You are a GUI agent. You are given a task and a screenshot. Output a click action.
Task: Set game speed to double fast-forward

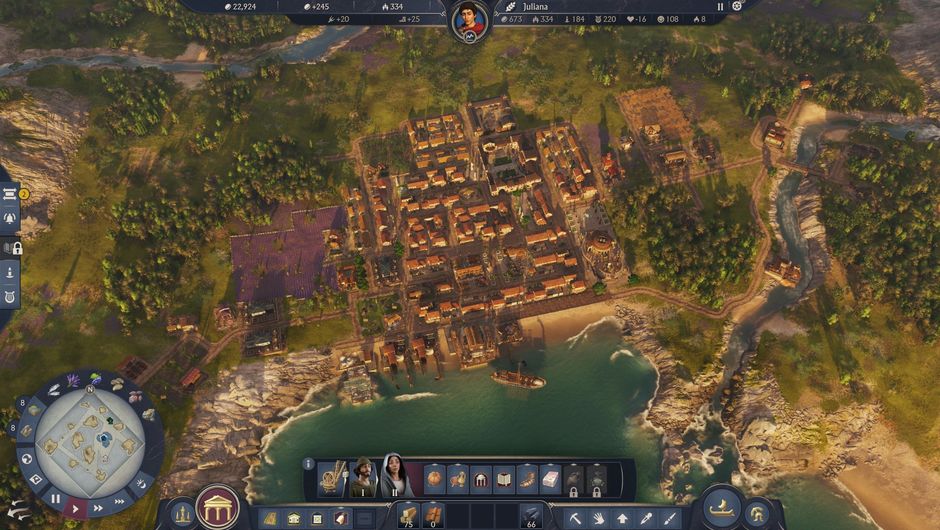tap(99, 506)
